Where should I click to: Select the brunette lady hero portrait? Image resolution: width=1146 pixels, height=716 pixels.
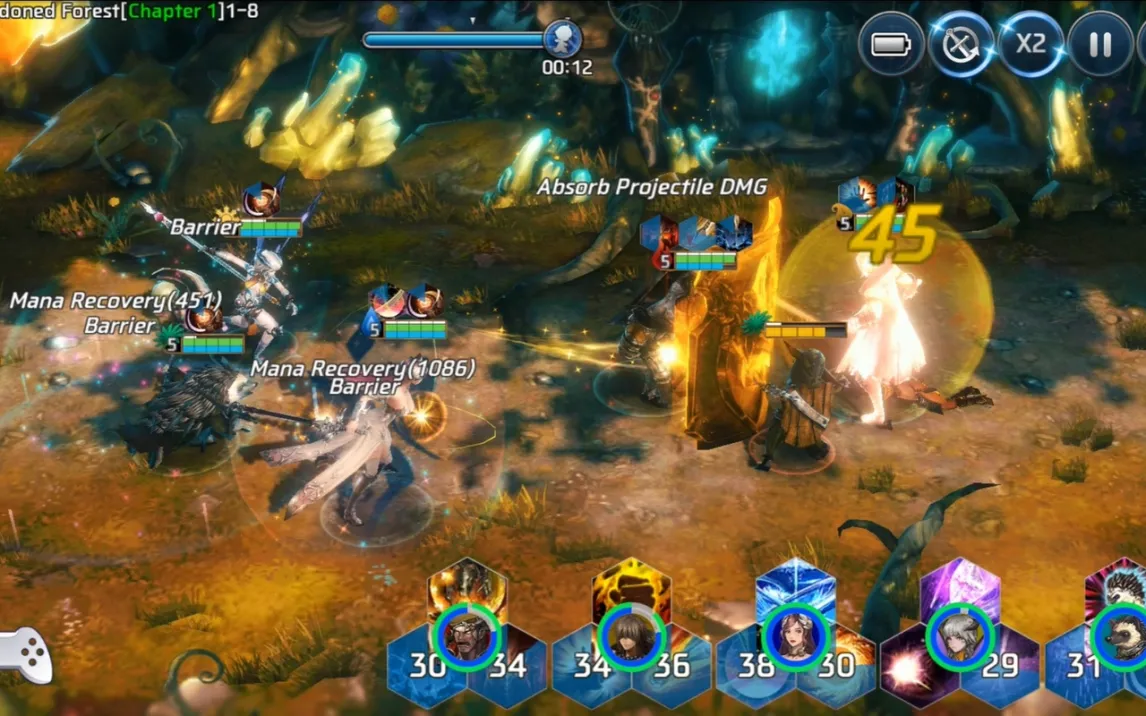pos(795,636)
